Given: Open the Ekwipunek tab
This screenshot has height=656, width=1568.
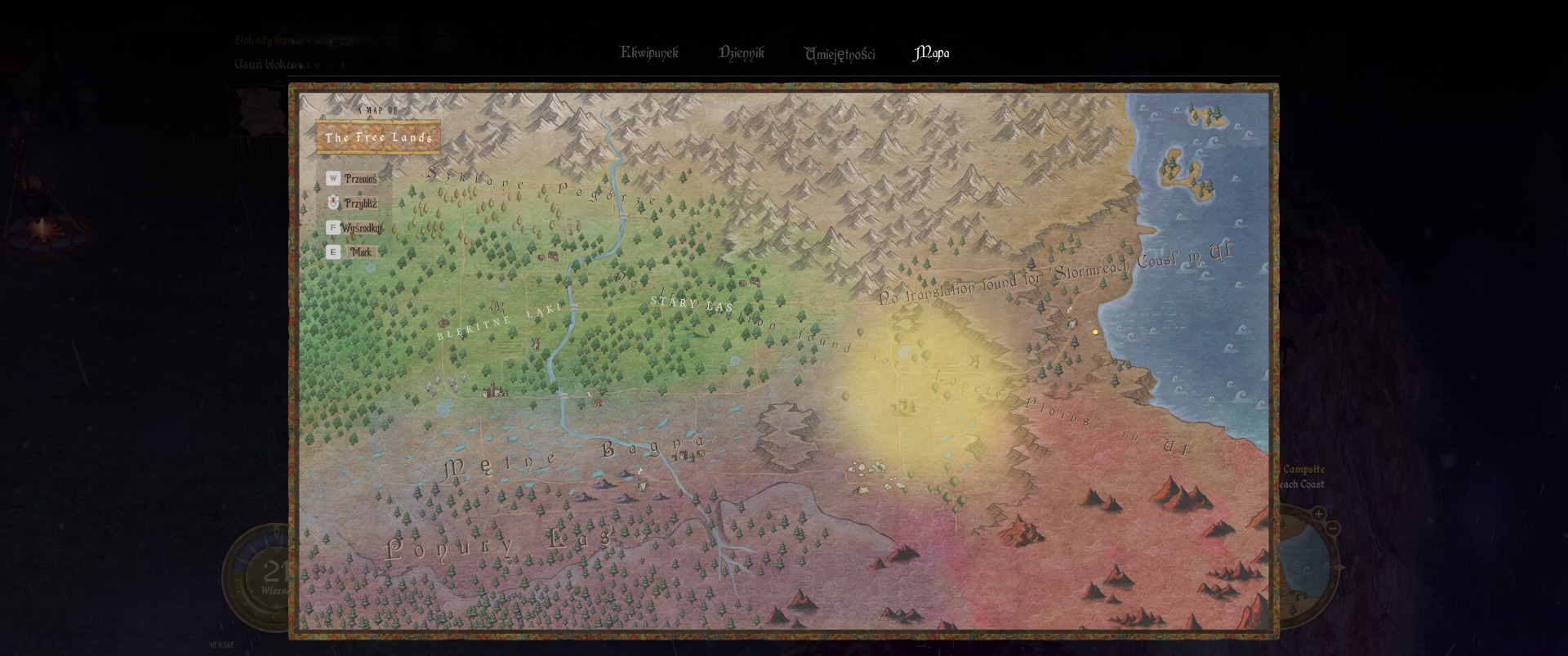Looking at the screenshot, I should point(648,53).
